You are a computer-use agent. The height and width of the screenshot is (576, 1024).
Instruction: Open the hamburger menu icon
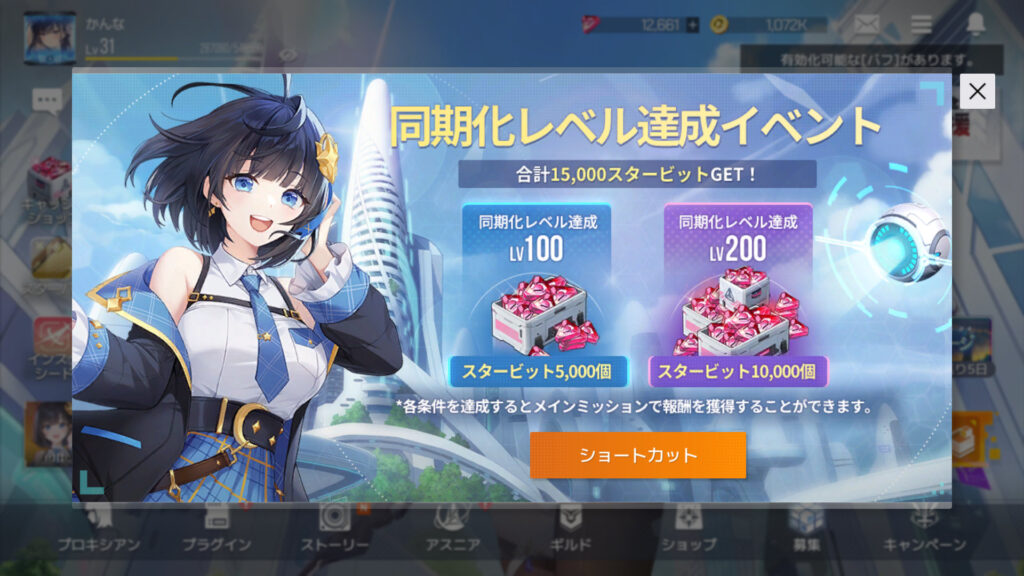pyautogui.click(x=921, y=24)
